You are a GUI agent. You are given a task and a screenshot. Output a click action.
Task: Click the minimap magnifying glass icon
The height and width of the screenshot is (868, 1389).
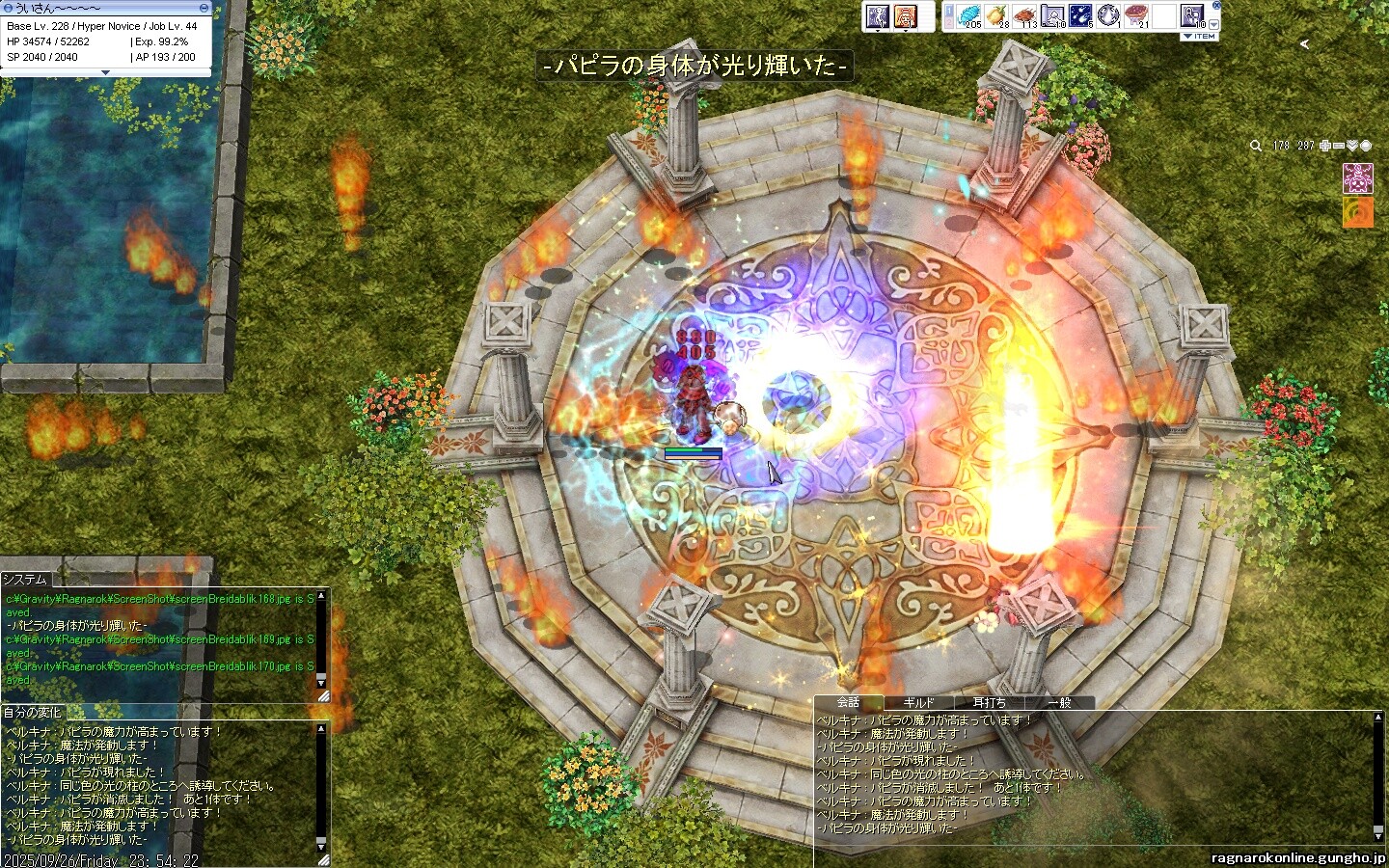click(1255, 146)
